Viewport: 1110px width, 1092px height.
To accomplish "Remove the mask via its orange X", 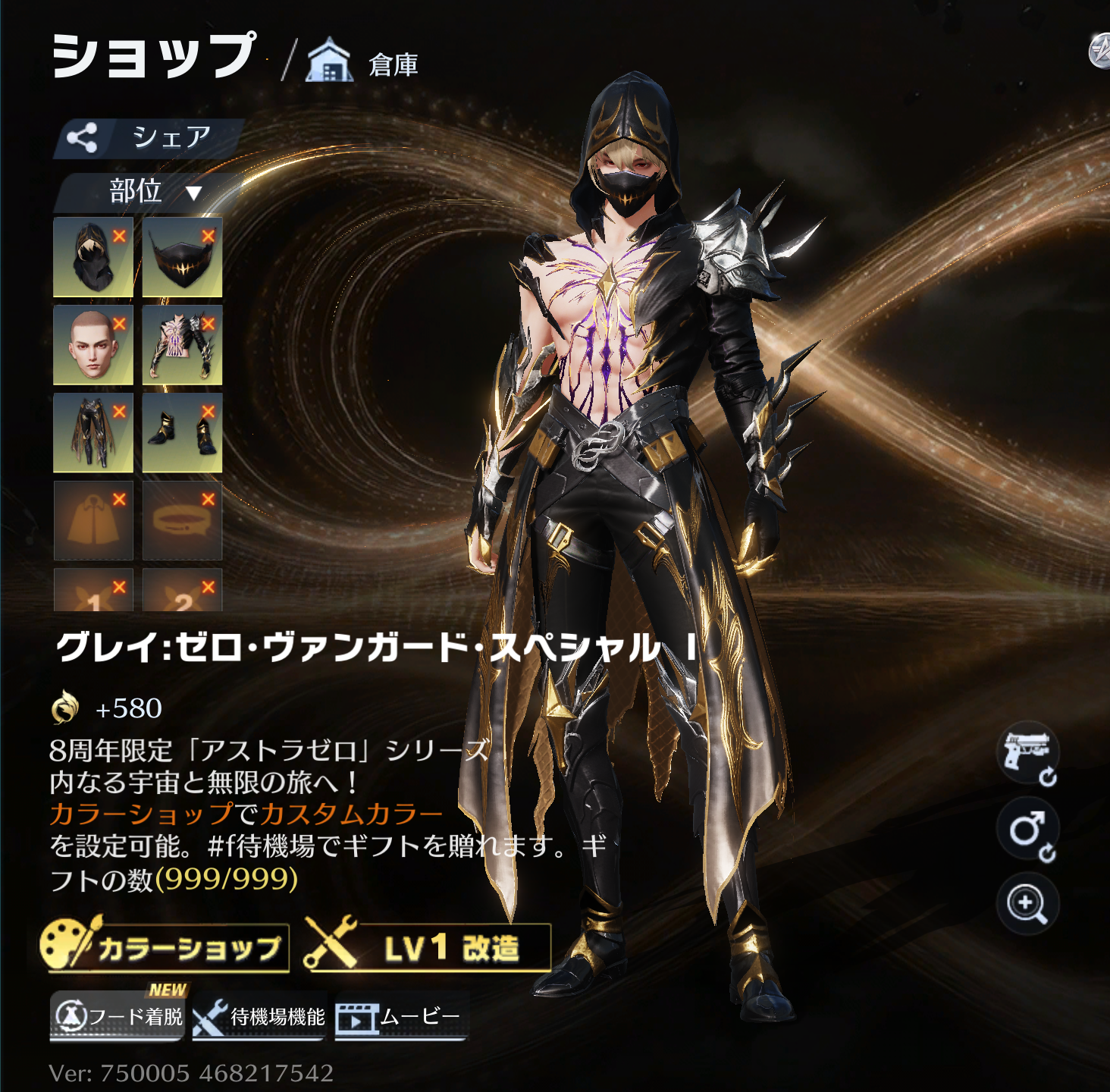I will [x=209, y=236].
